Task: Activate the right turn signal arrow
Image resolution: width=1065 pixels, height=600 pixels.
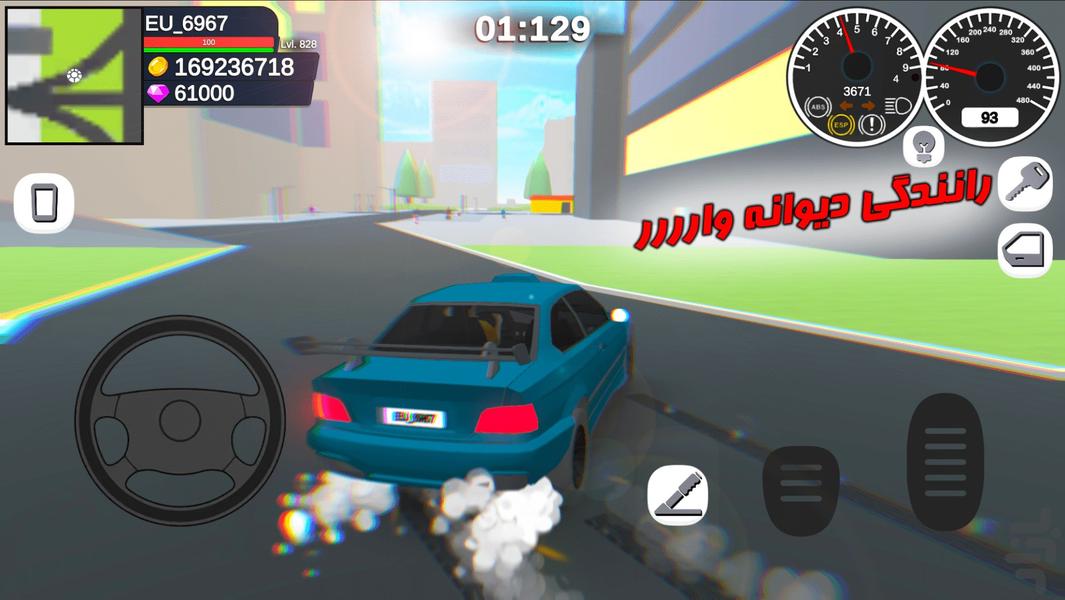Action: coord(866,105)
